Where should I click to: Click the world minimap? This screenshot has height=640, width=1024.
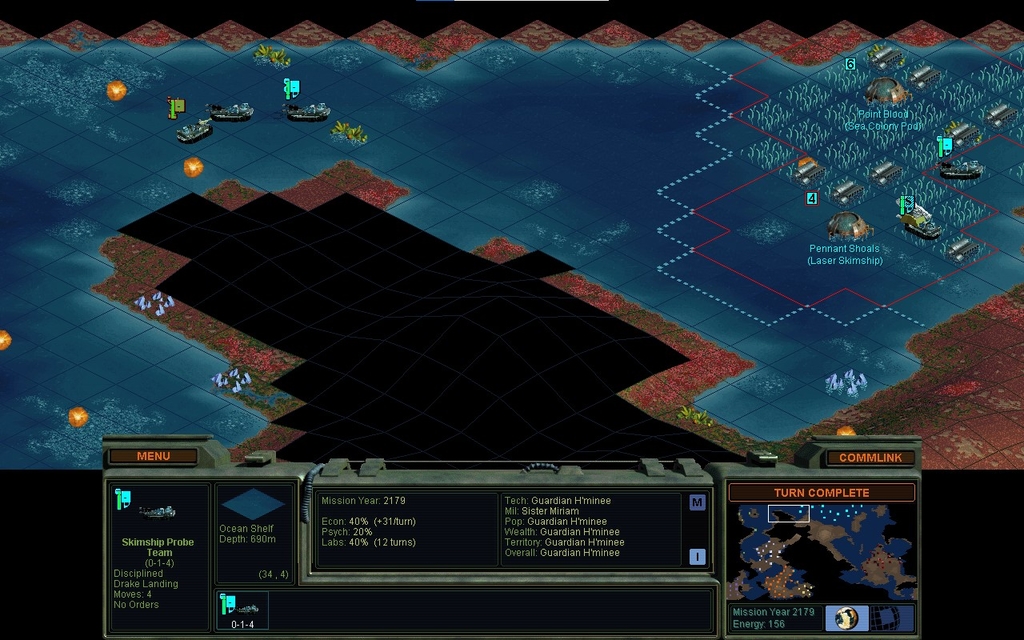tap(821, 551)
